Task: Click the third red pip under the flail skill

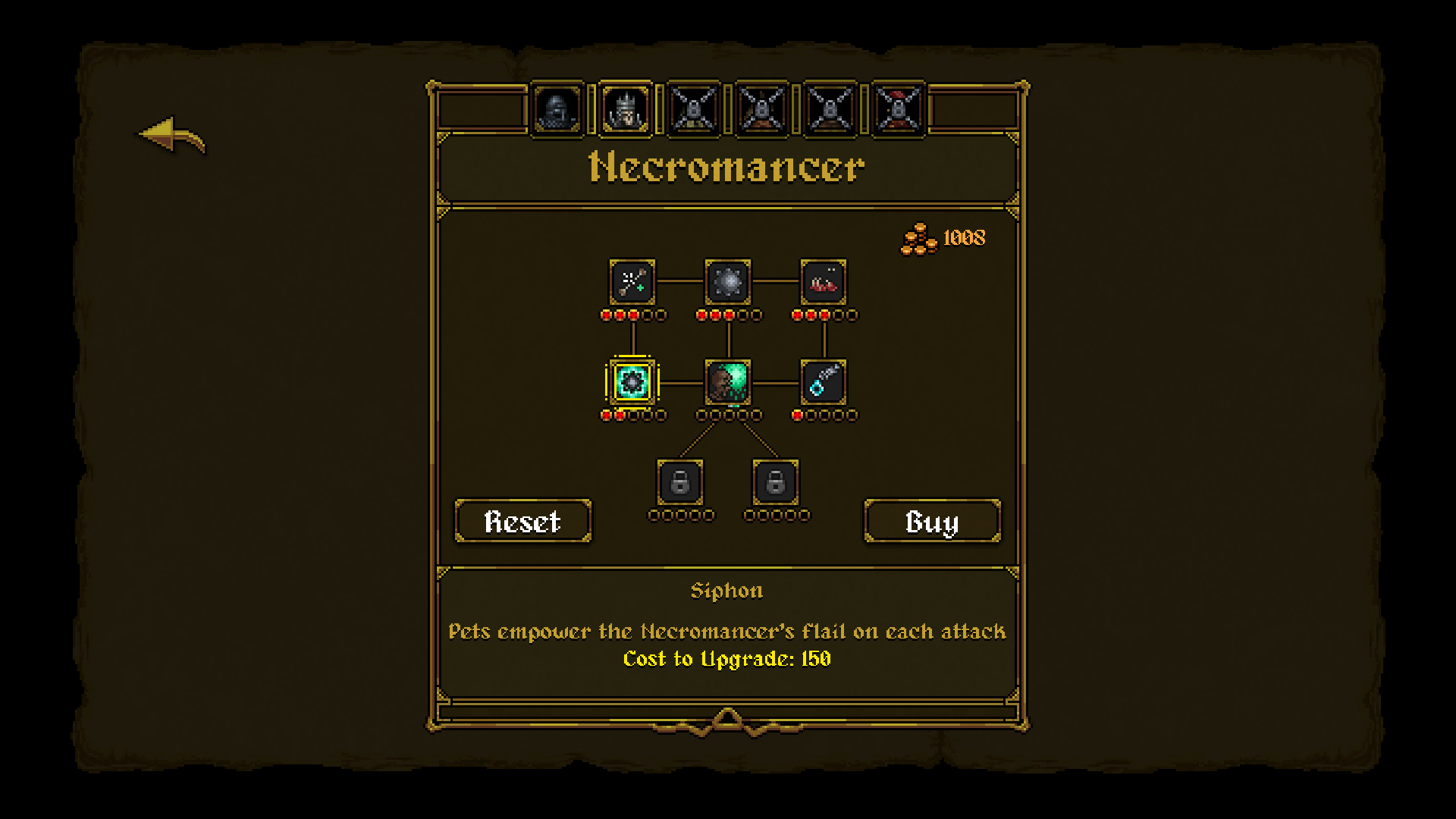Action: (729, 313)
